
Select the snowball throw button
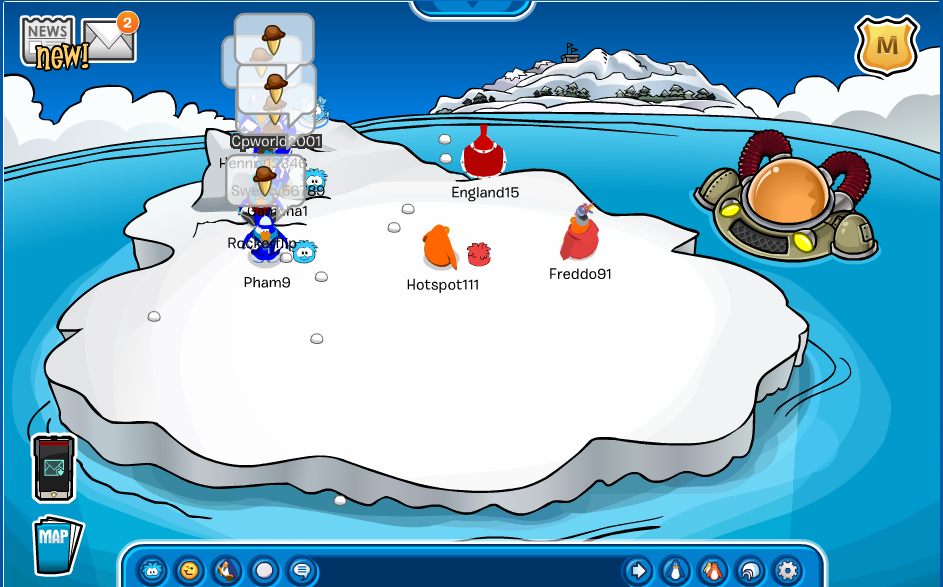point(264,570)
